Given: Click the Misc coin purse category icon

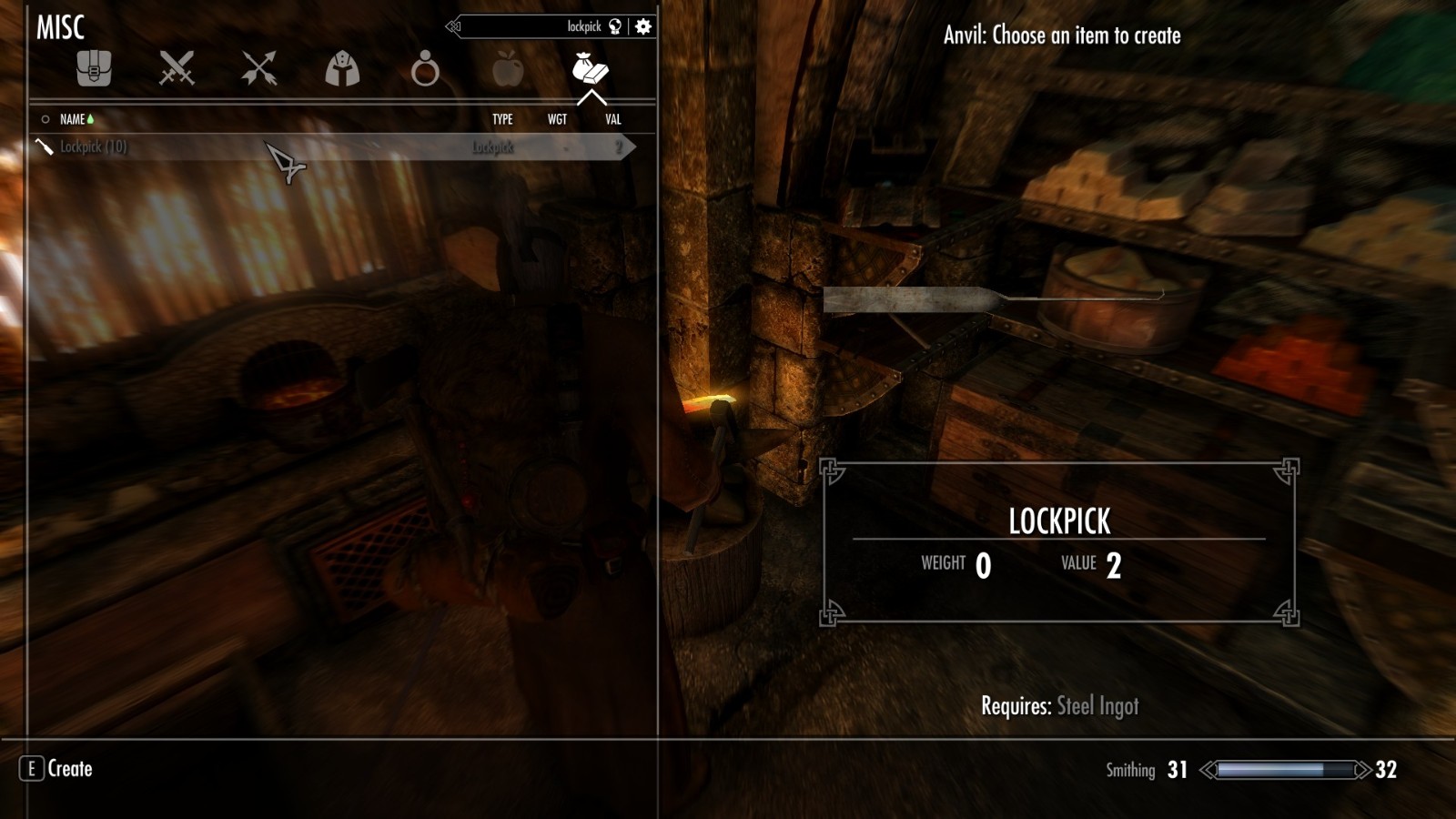Looking at the screenshot, I should pyautogui.click(x=589, y=71).
